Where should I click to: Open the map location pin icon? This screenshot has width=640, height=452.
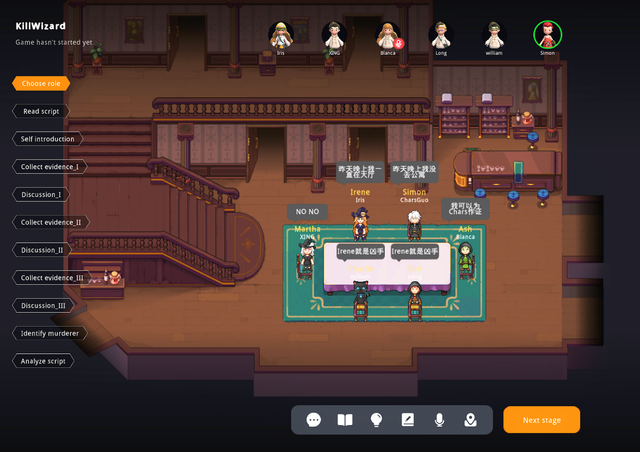click(470, 420)
